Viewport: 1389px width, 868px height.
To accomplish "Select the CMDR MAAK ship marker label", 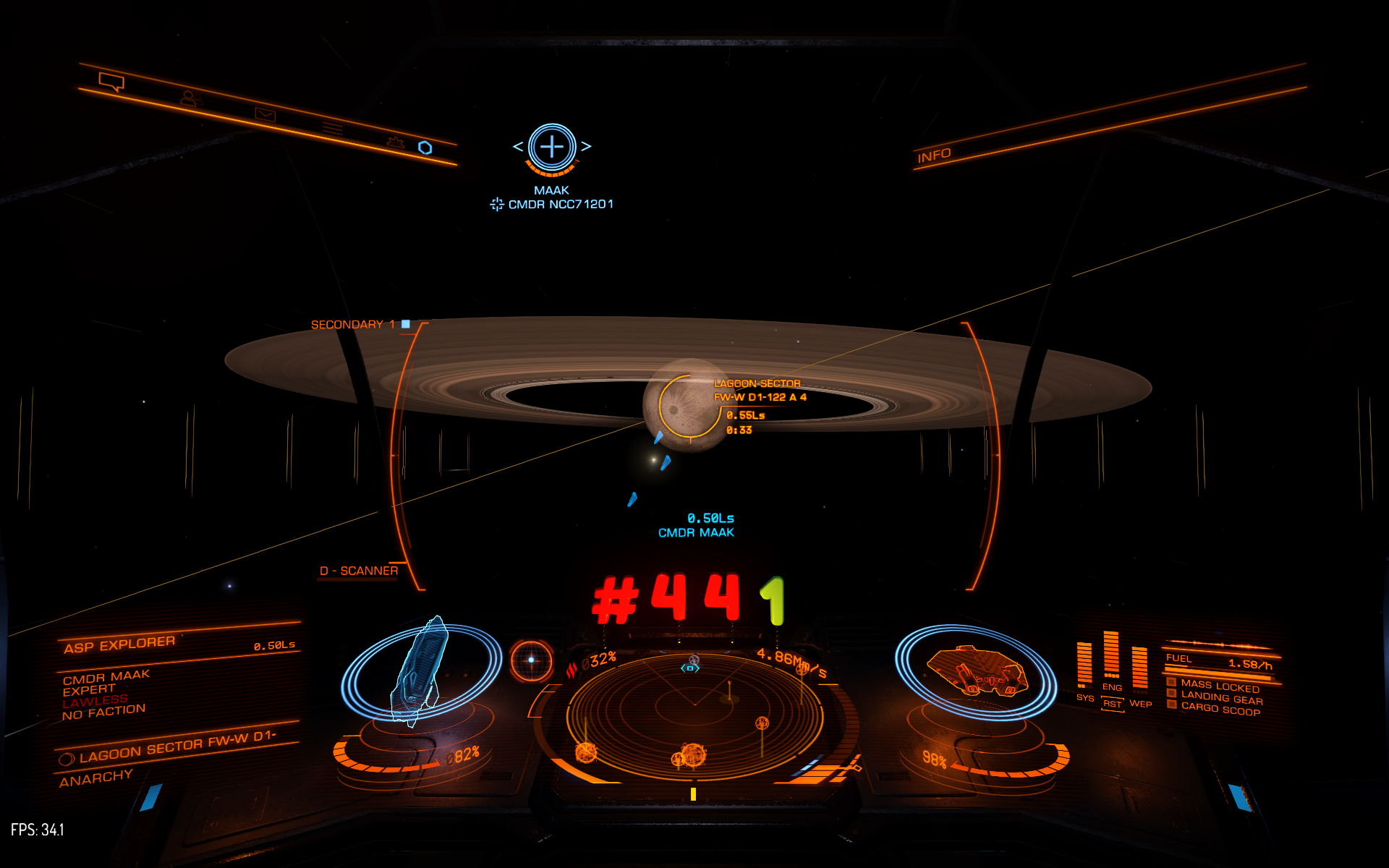I will [696, 533].
